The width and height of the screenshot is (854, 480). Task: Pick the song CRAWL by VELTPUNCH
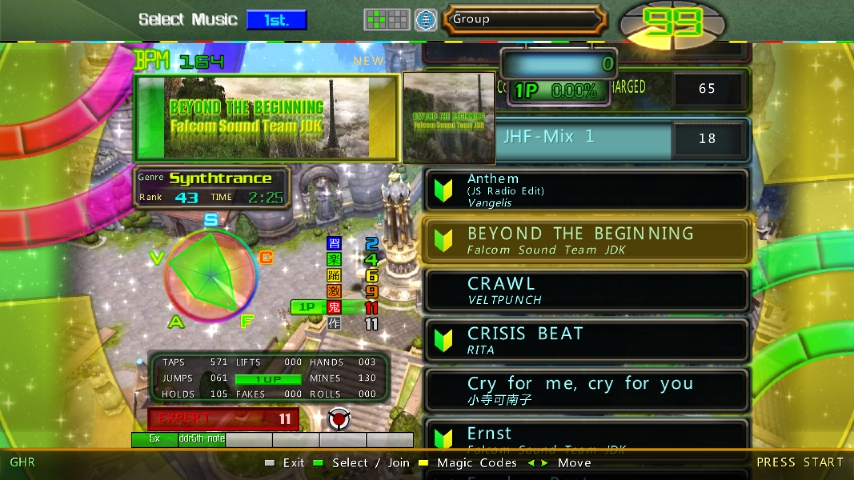(x=587, y=290)
